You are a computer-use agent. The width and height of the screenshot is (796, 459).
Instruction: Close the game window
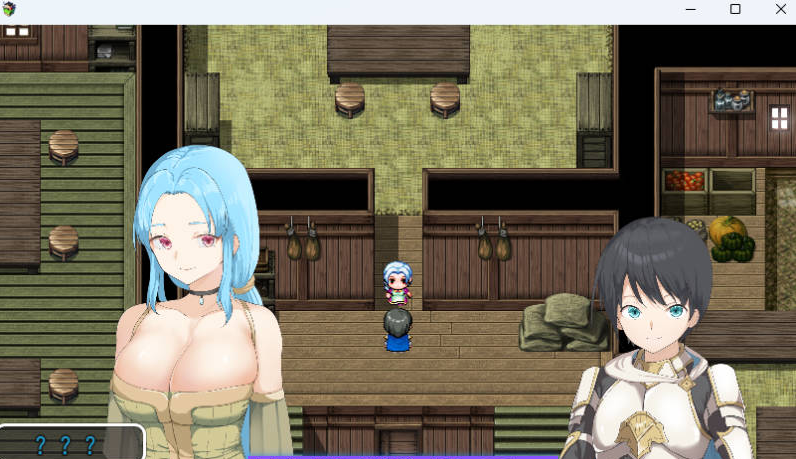click(780, 9)
